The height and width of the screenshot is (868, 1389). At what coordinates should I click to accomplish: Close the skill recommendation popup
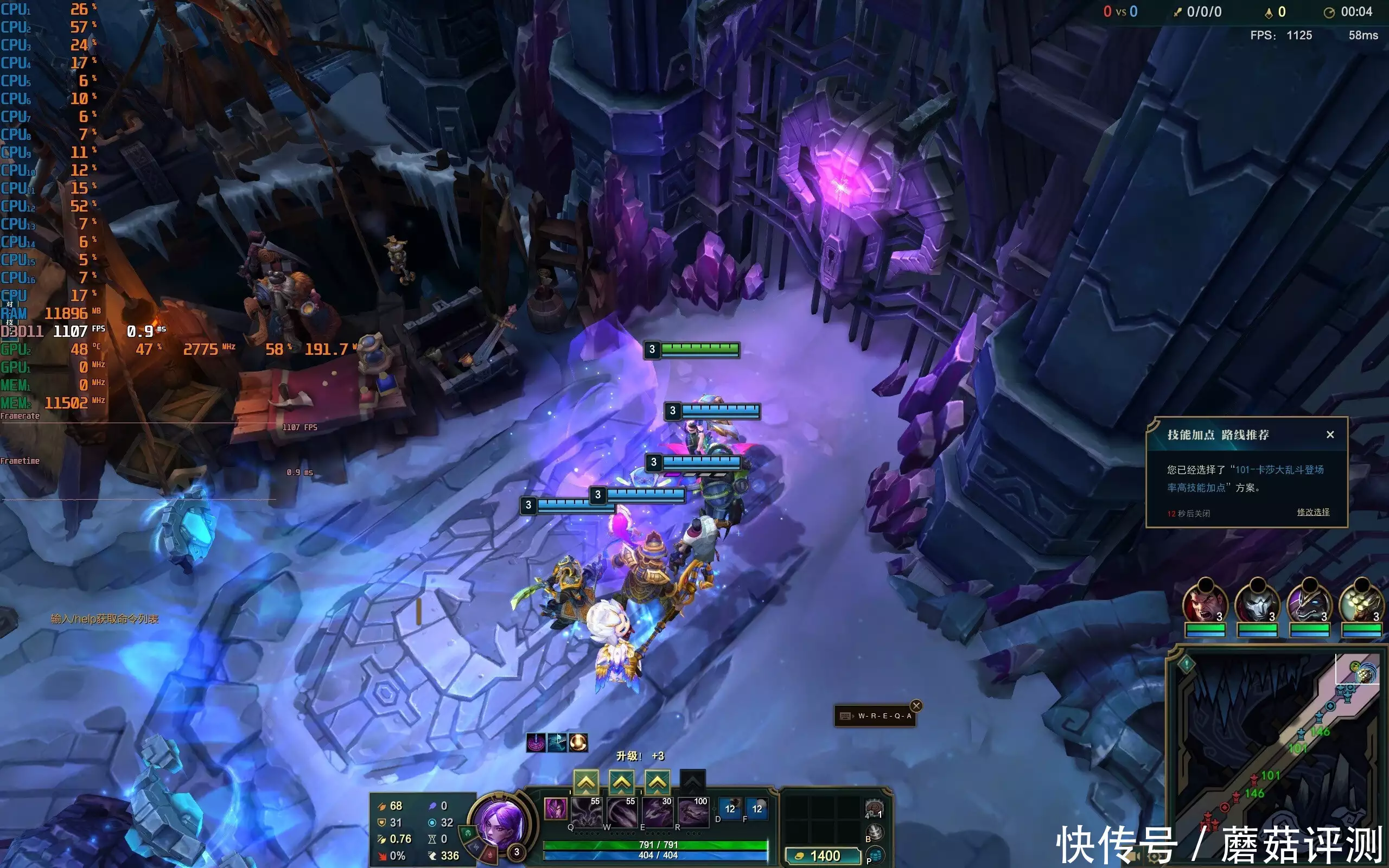[1330, 435]
